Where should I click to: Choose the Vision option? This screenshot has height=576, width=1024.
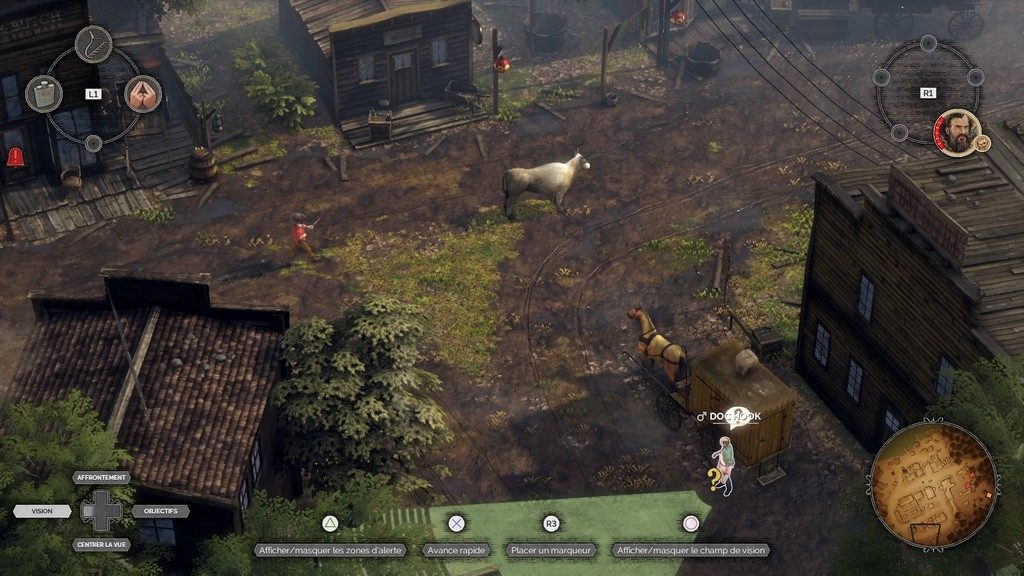click(42, 511)
